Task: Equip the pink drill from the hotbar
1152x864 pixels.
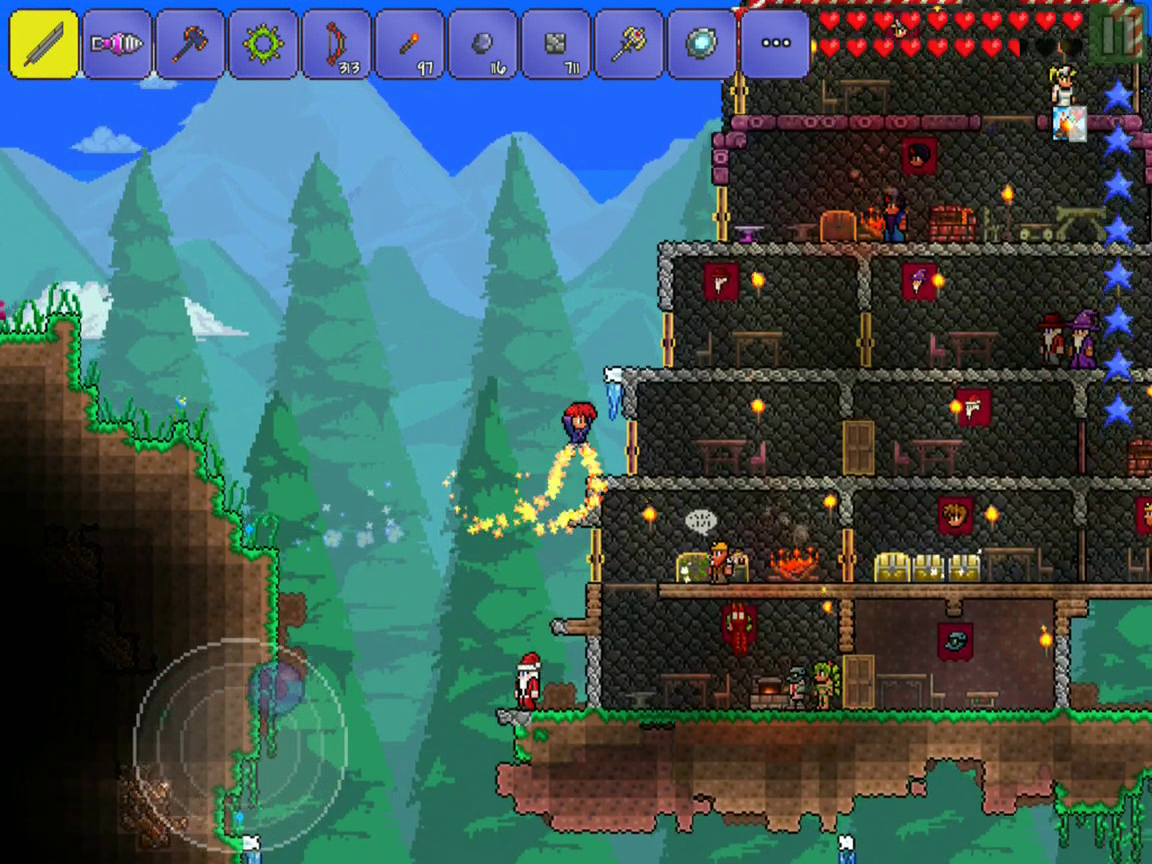Action: tap(117, 44)
